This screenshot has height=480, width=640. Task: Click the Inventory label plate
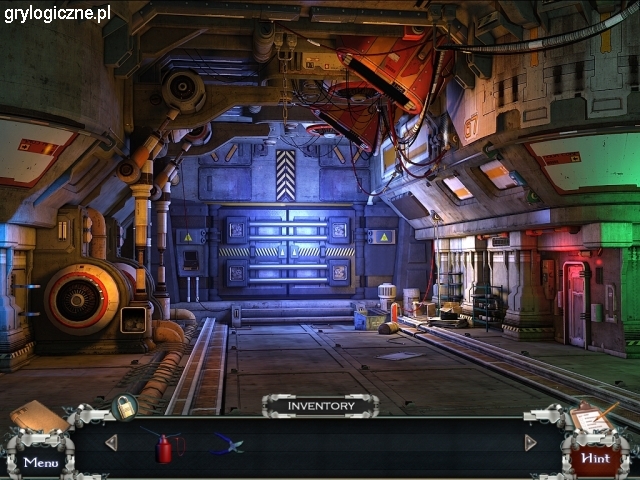click(320, 406)
